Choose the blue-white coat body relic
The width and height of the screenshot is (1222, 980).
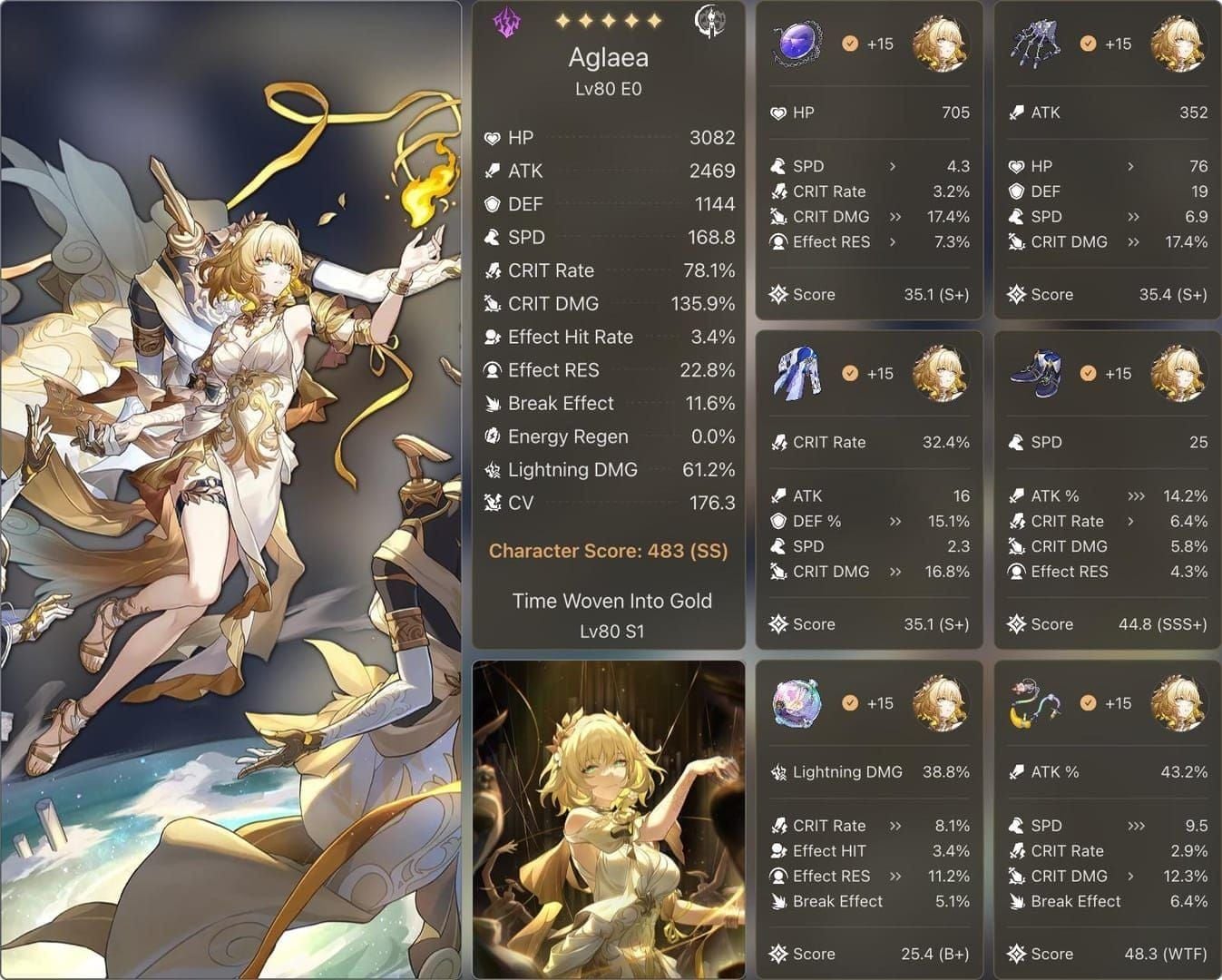pyautogui.click(x=798, y=373)
